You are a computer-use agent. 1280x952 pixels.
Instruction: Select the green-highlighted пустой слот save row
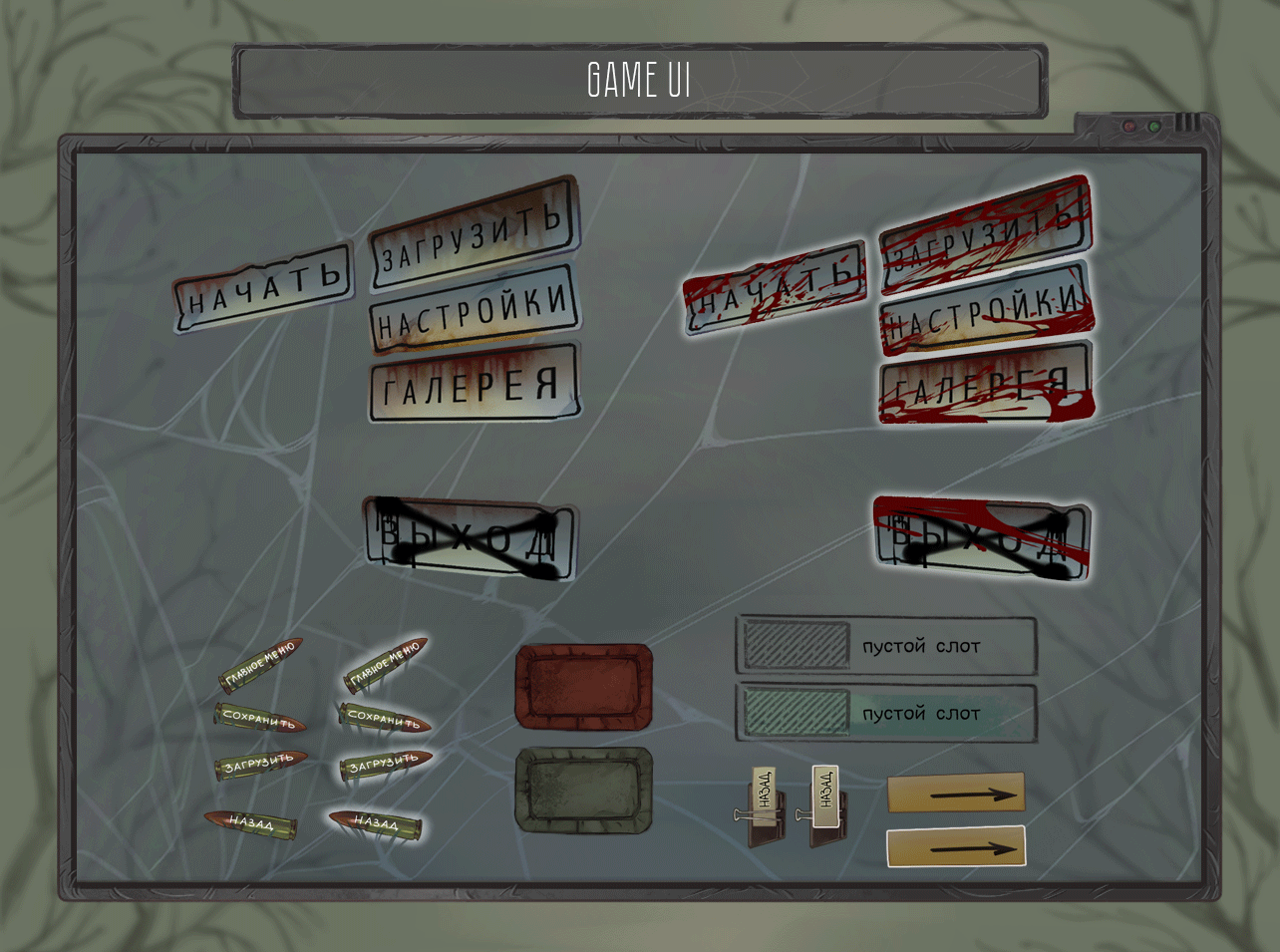click(x=886, y=714)
